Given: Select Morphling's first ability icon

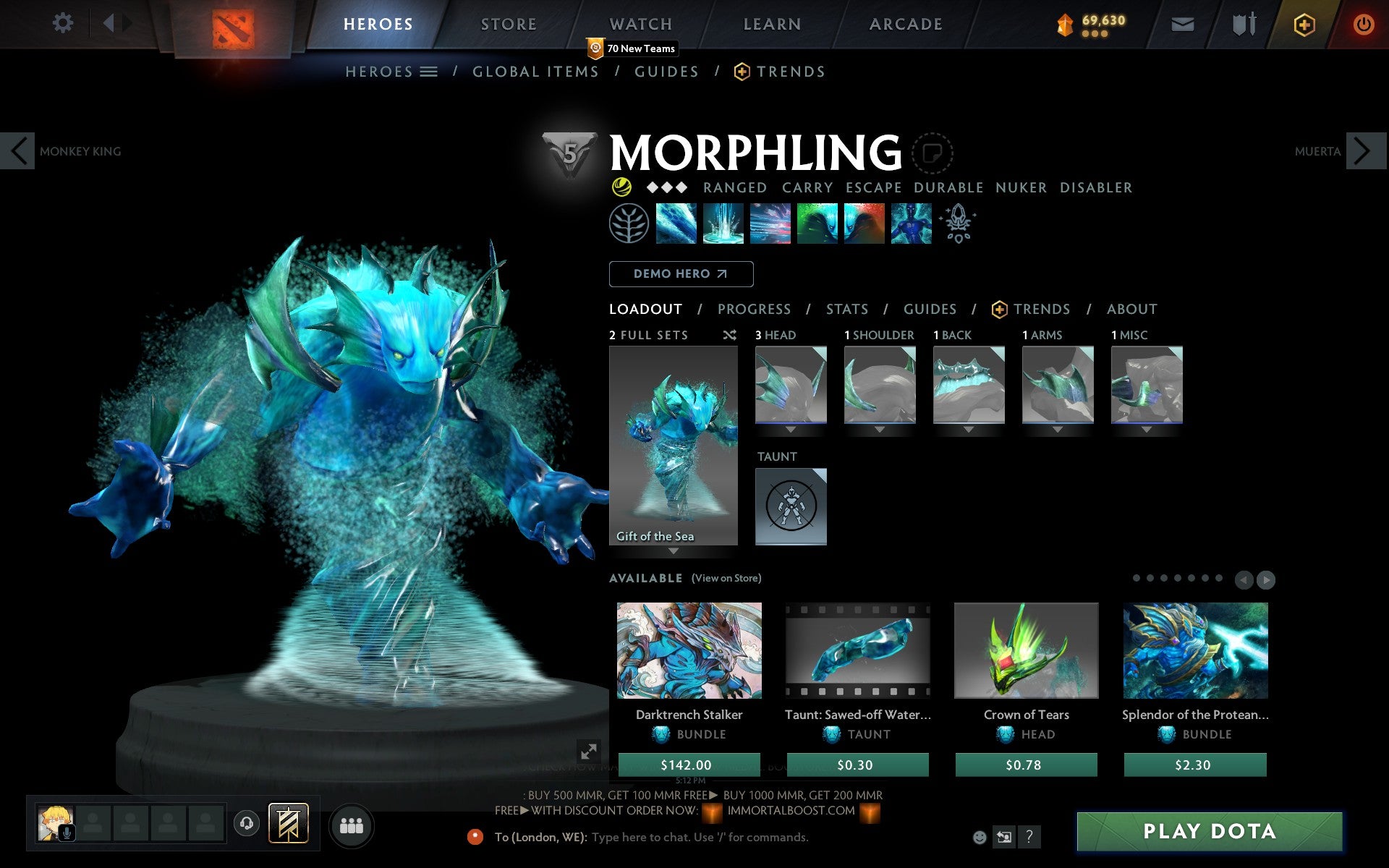Looking at the screenshot, I should [677, 223].
